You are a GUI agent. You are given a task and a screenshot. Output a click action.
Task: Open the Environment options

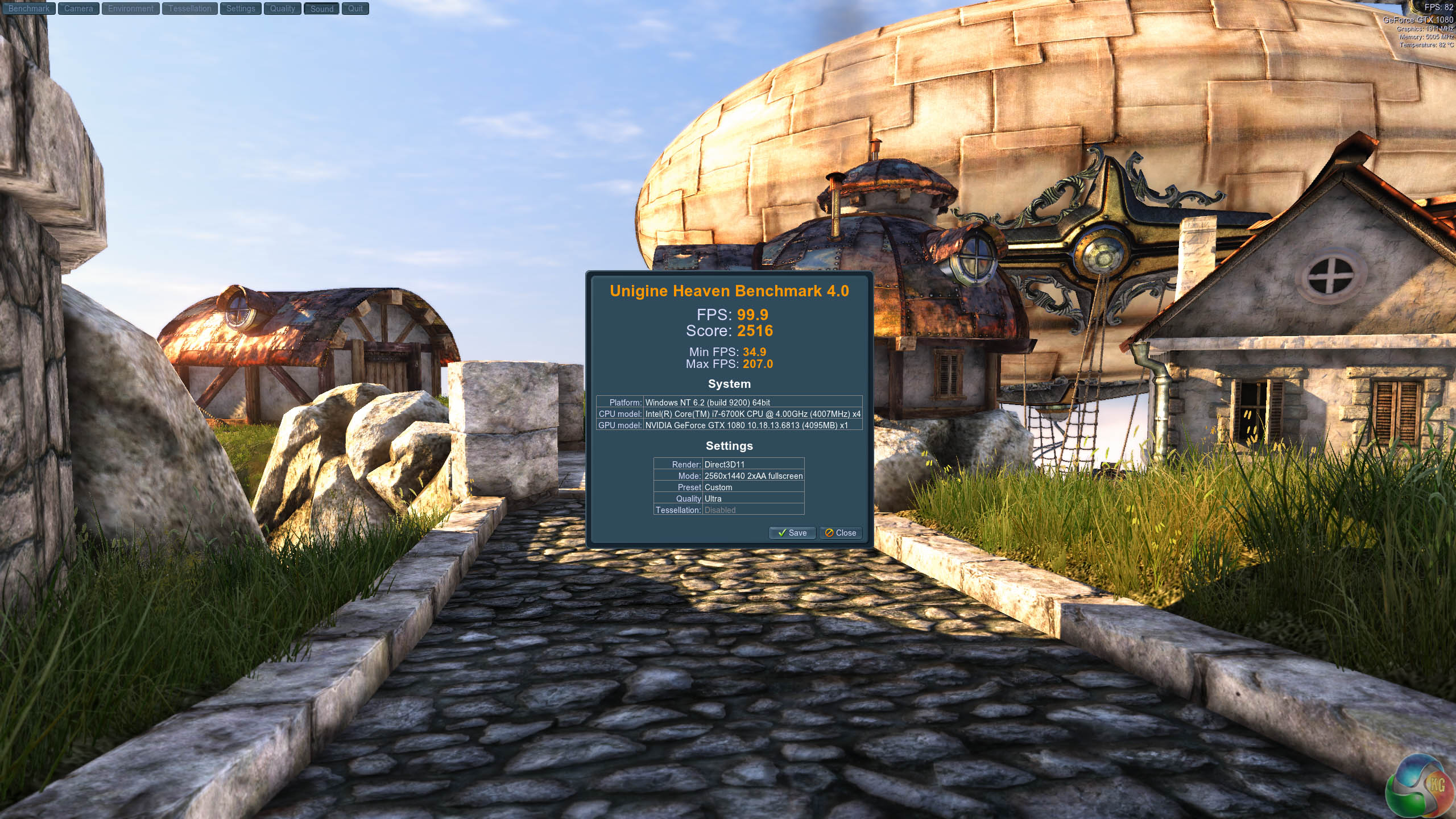point(130,9)
